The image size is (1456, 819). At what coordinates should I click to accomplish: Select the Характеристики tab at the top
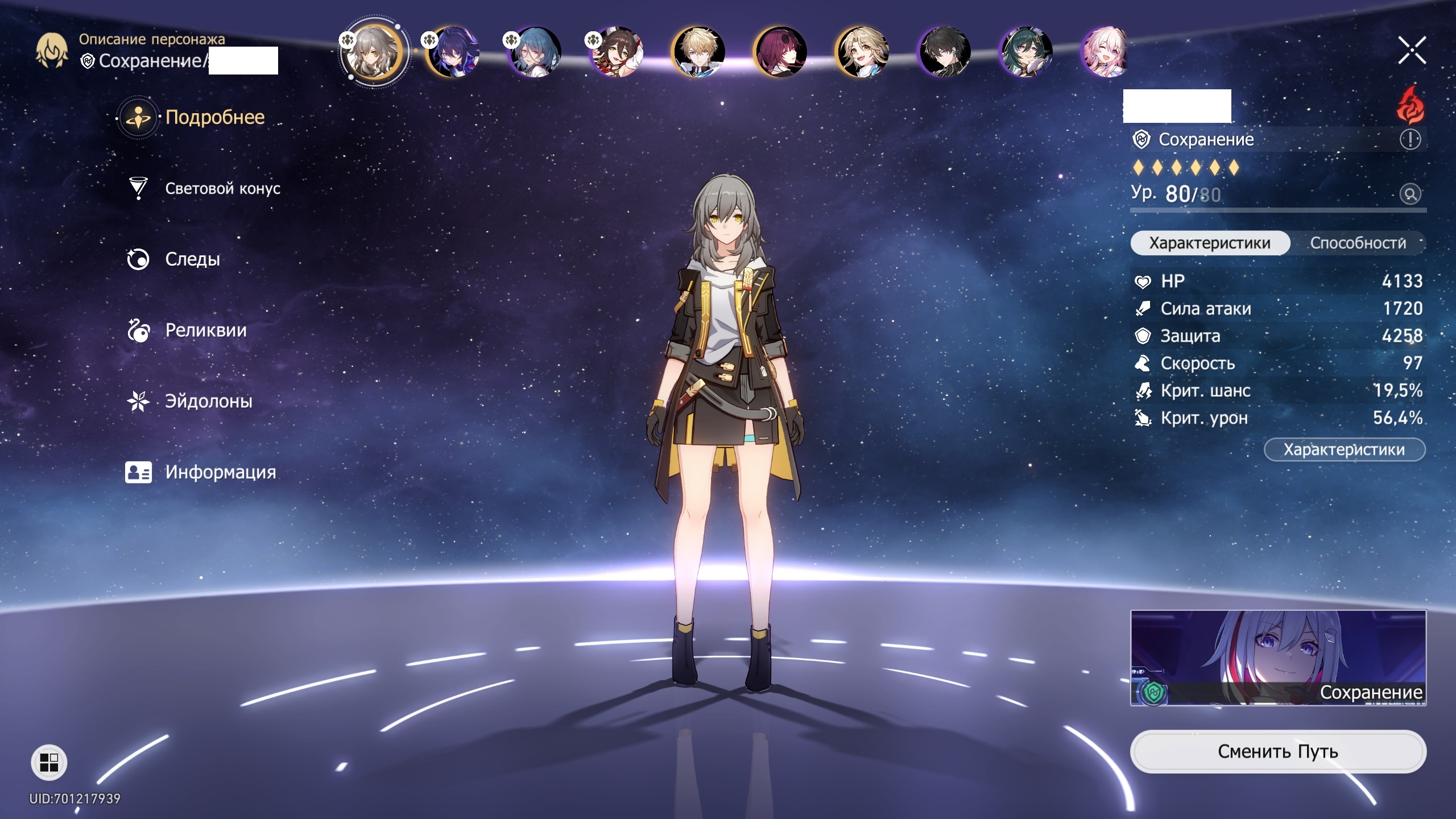[x=1209, y=243]
